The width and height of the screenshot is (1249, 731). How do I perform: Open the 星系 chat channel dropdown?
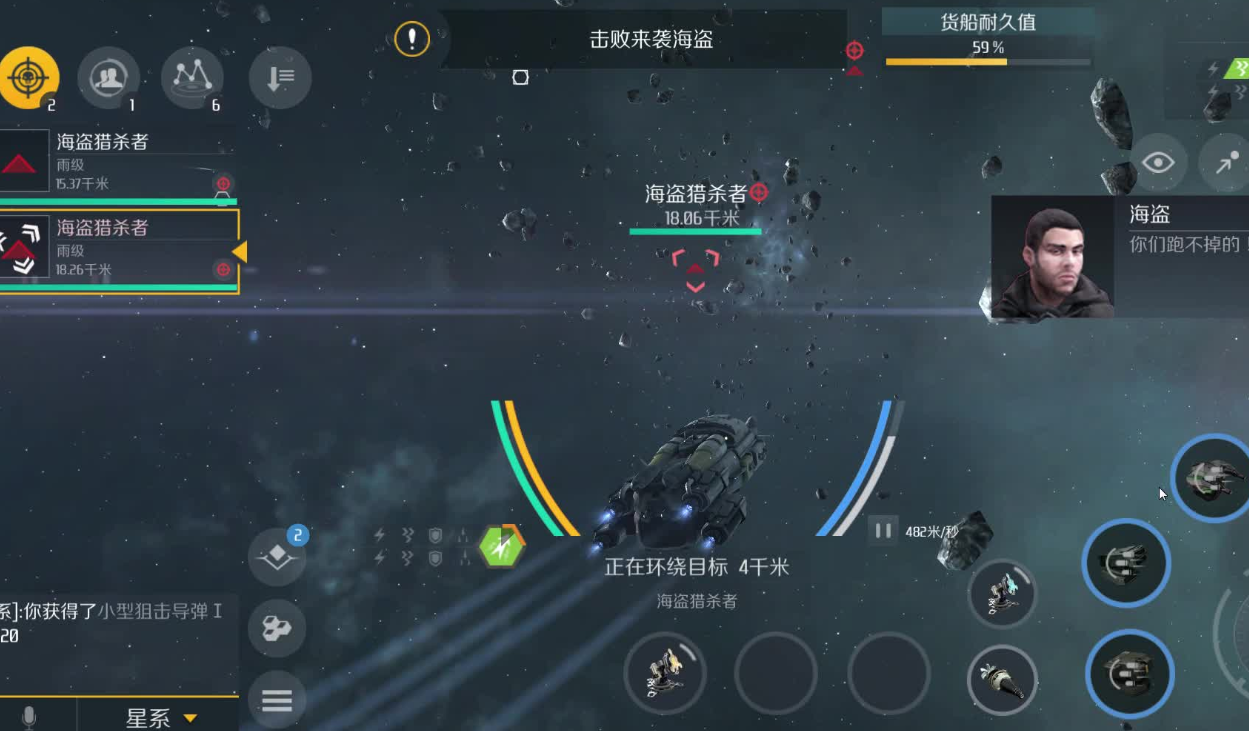click(160, 717)
